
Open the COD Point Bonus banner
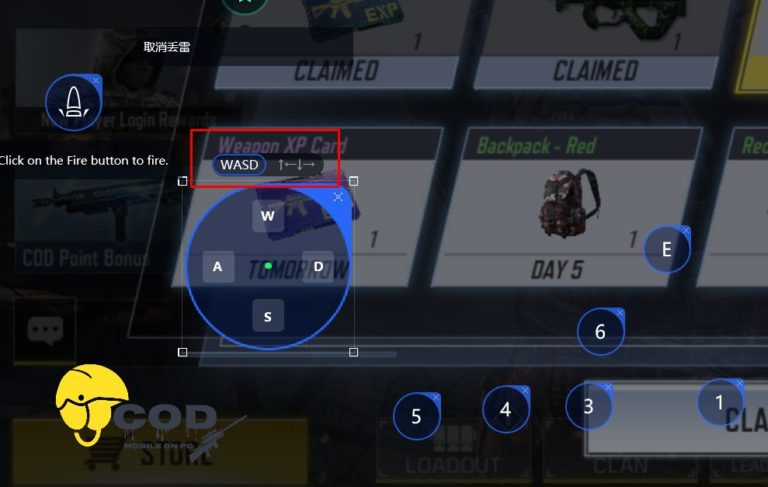(85, 257)
